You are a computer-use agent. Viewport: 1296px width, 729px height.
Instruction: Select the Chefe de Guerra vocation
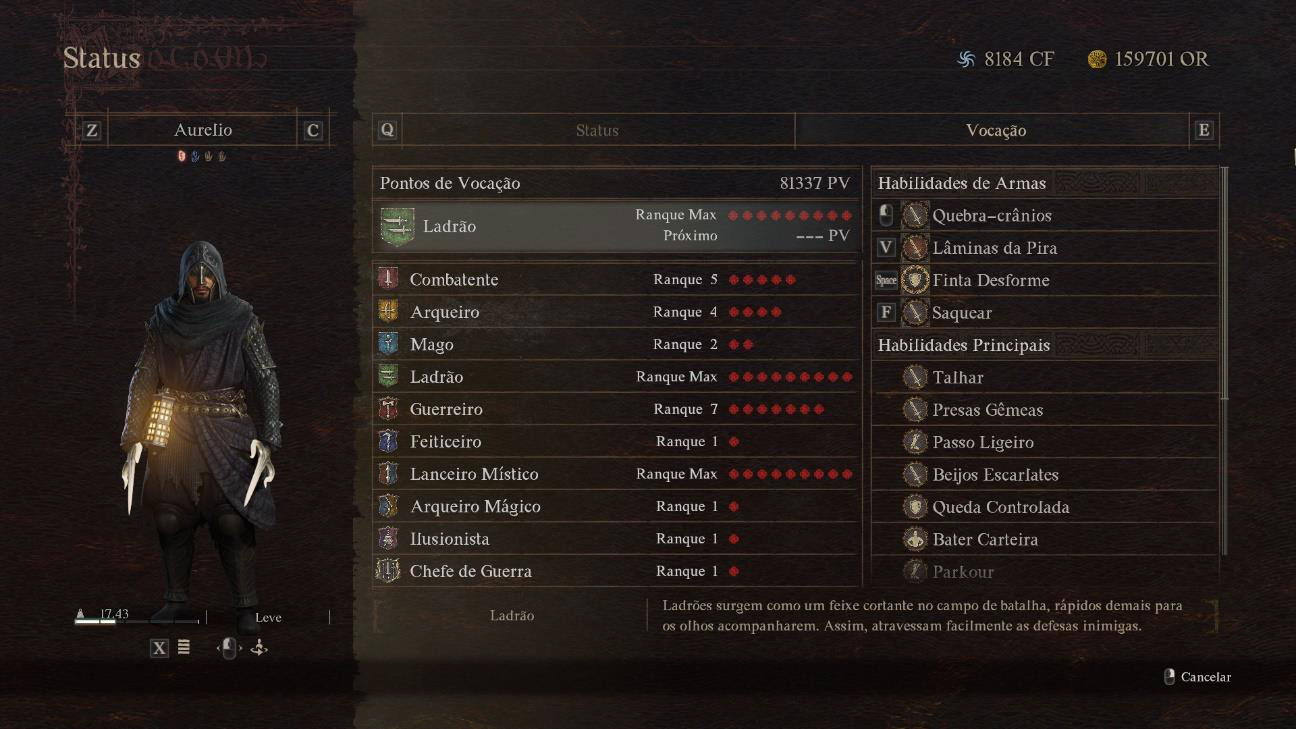pos(615,571)
